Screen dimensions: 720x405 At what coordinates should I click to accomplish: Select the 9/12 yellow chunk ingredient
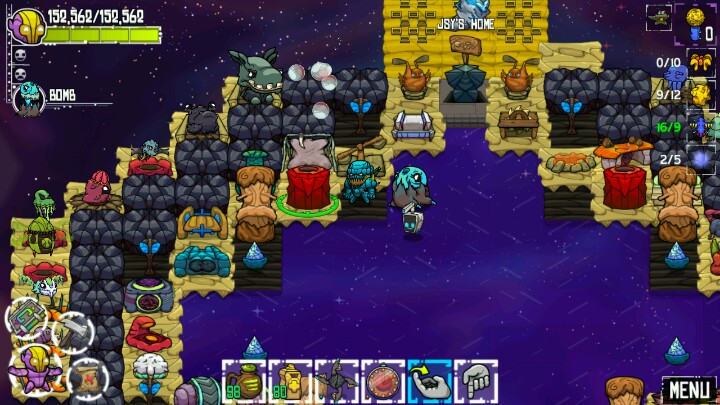point(700,94)
